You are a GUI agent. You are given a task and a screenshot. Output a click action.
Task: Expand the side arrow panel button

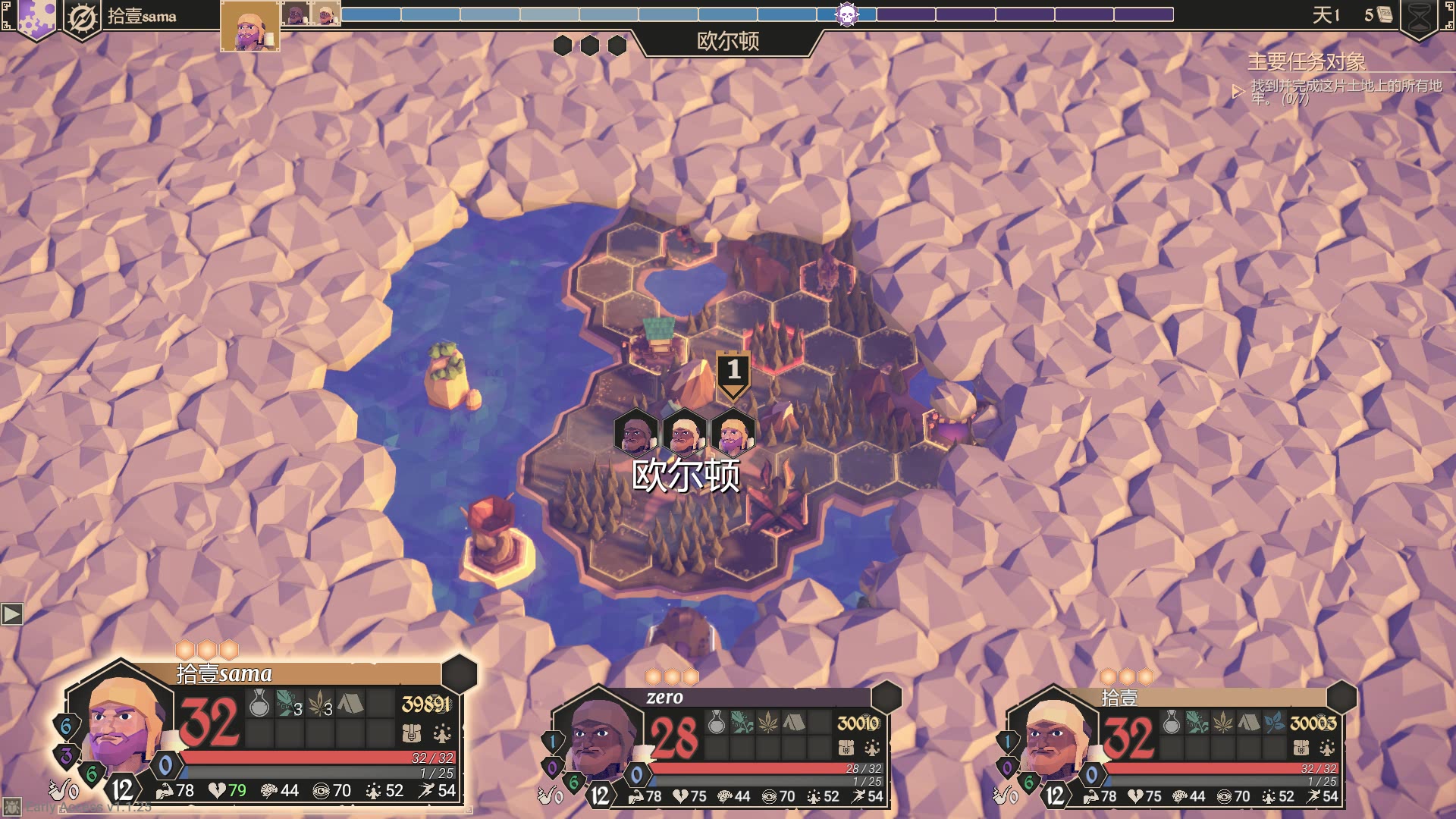point(12,613)
